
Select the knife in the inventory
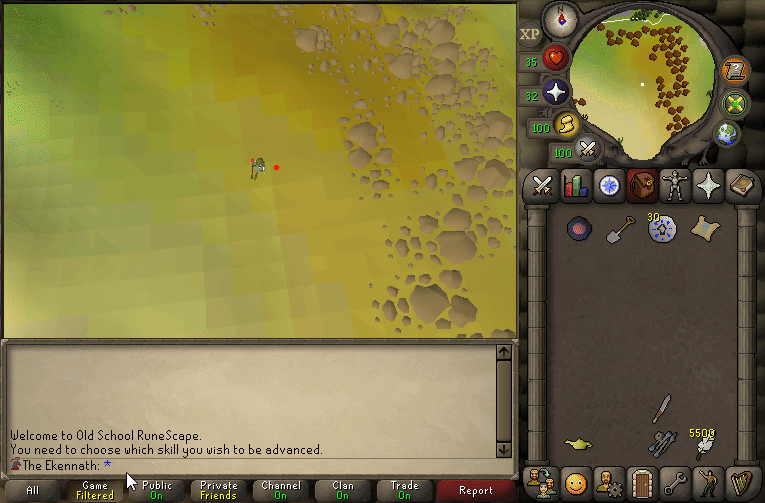661,408
